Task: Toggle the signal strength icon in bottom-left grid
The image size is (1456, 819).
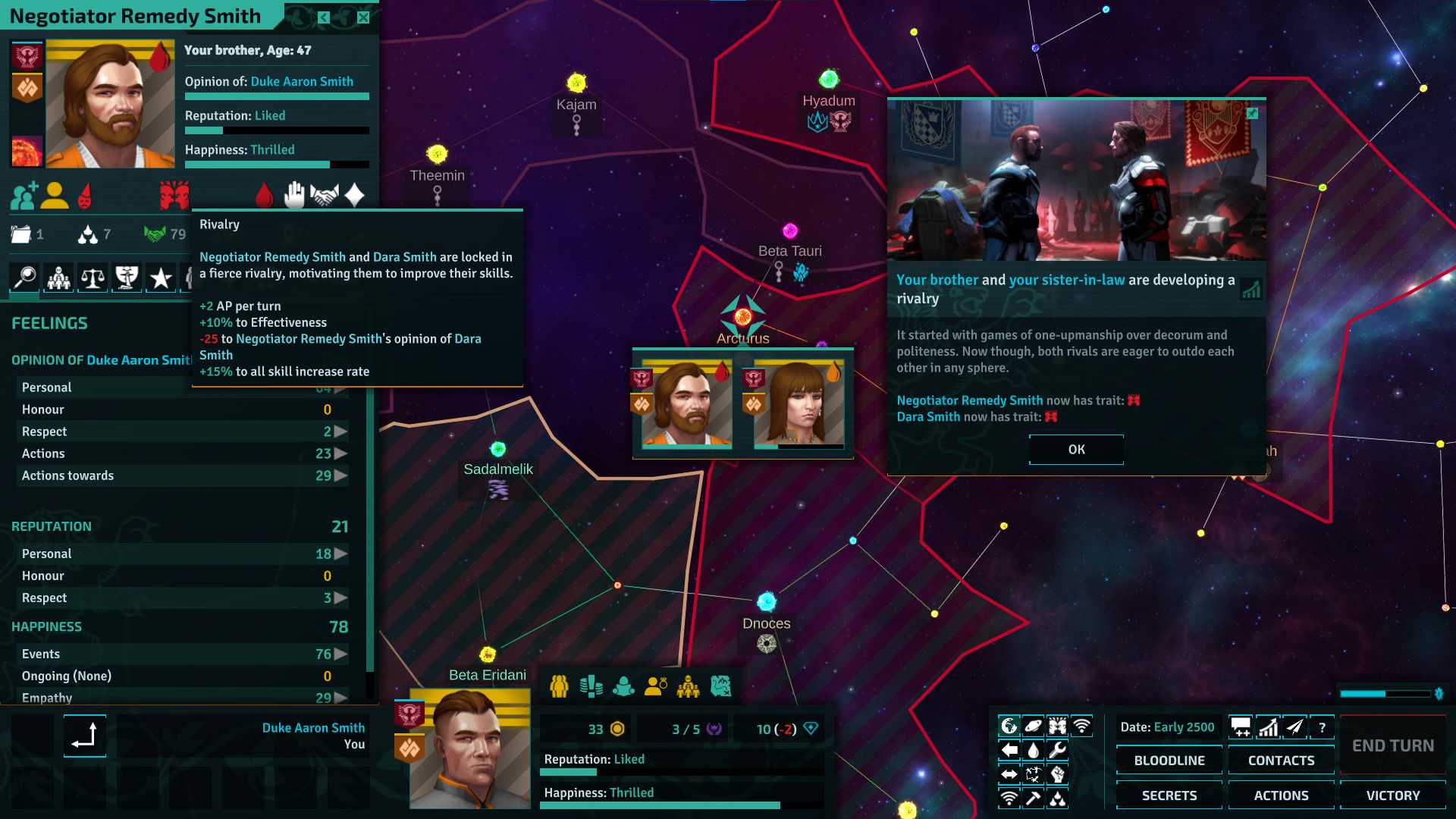Action: pyautogui.click(x=1009, y=799)
